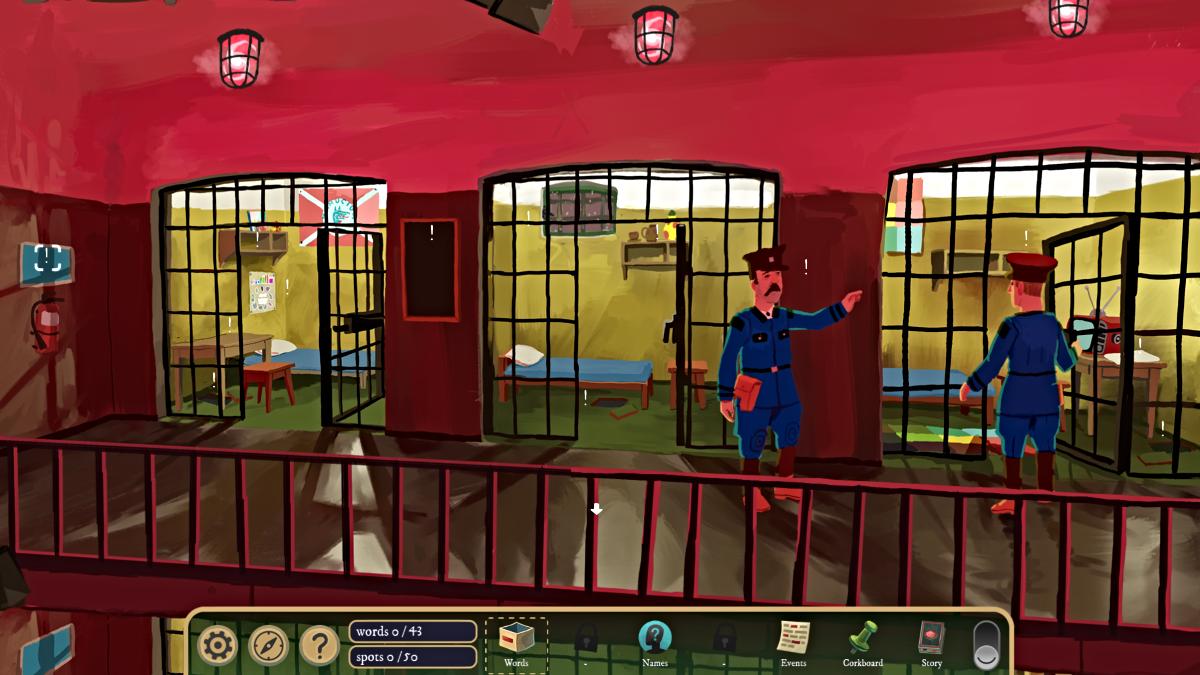Switch to the Names tab
The height and width of the screenshot is (675, 1200).
point(654,642)
